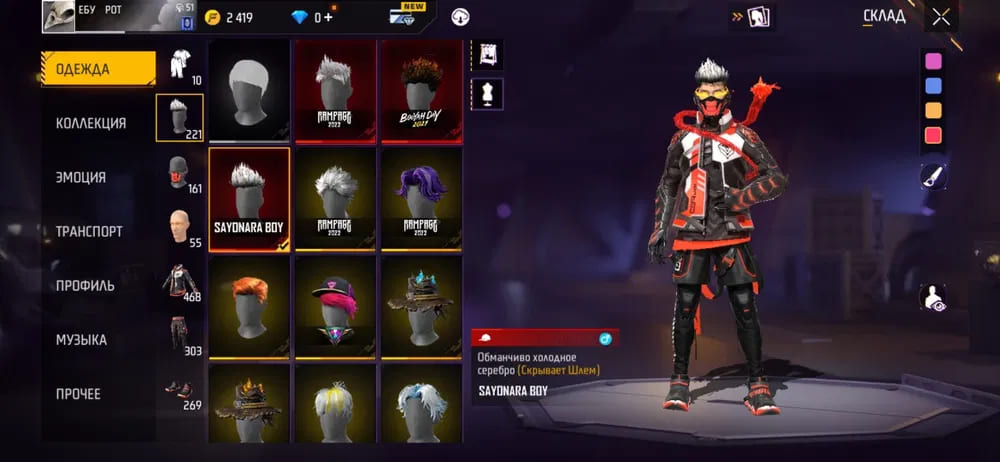The width and height of the screenshot is (1000, 462).
Task: Add diamonds with the plus button
Action: click(329, 17)
